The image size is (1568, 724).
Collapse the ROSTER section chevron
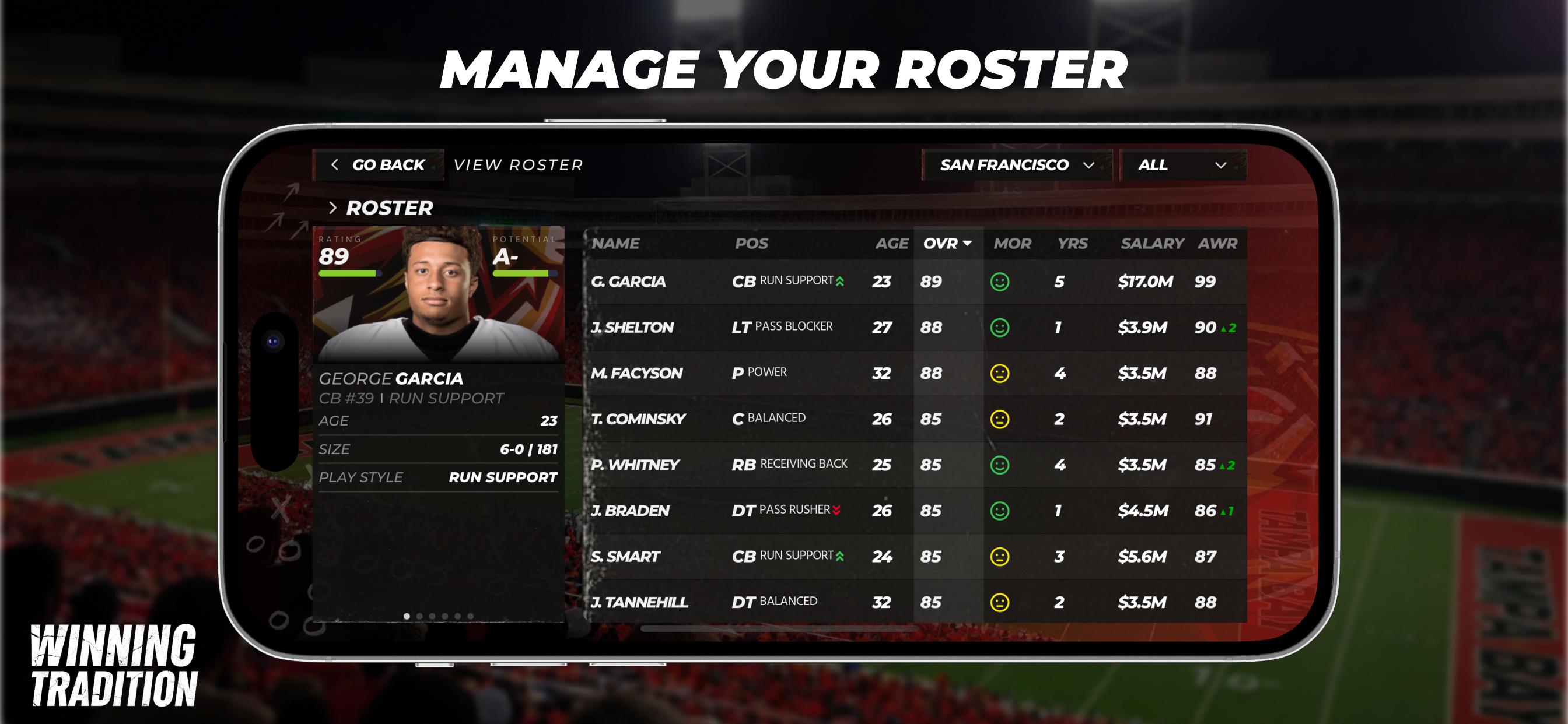coord(334,208)
